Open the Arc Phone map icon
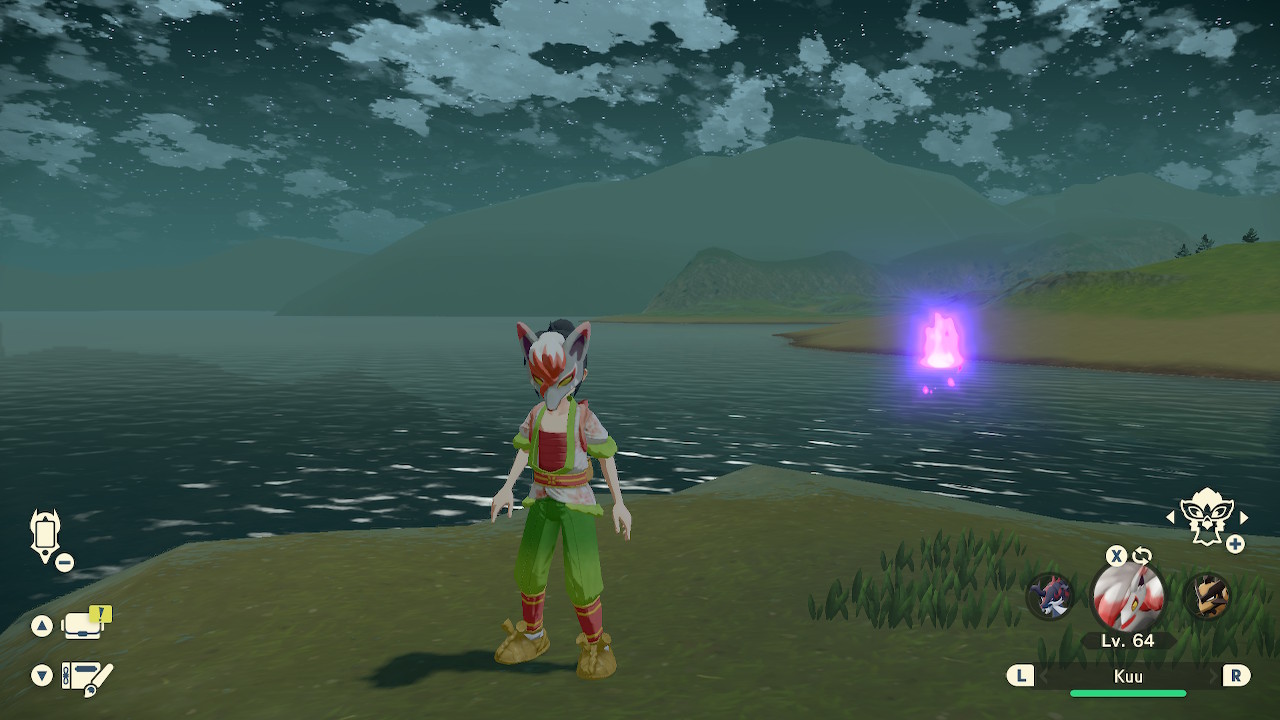Screen dimensions: 1280x720 (x=46, y=535)
